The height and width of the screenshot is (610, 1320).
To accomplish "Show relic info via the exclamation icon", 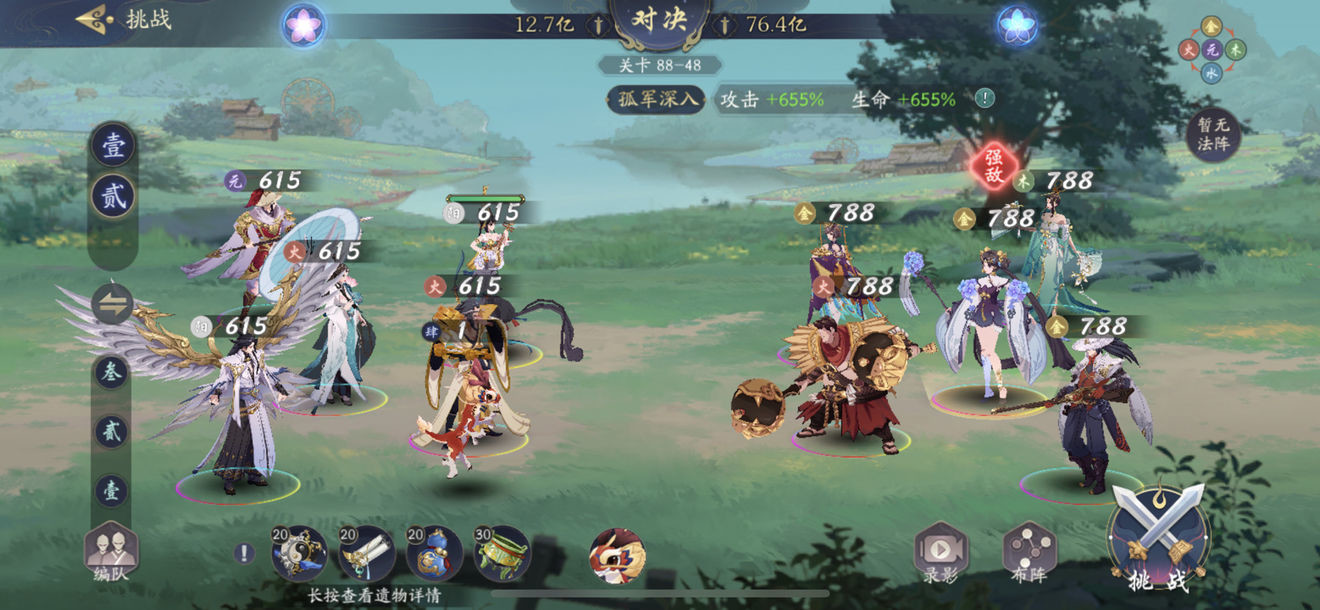I will coord(245,553).
